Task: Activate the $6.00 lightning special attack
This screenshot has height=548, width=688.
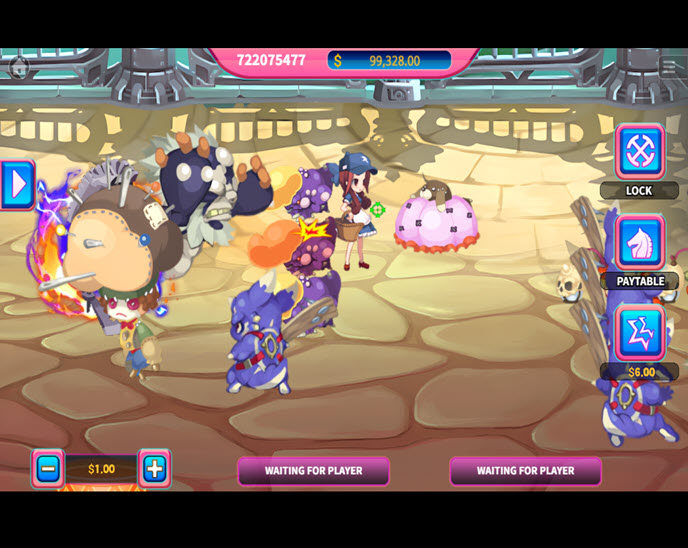Action: coord(640,333)
